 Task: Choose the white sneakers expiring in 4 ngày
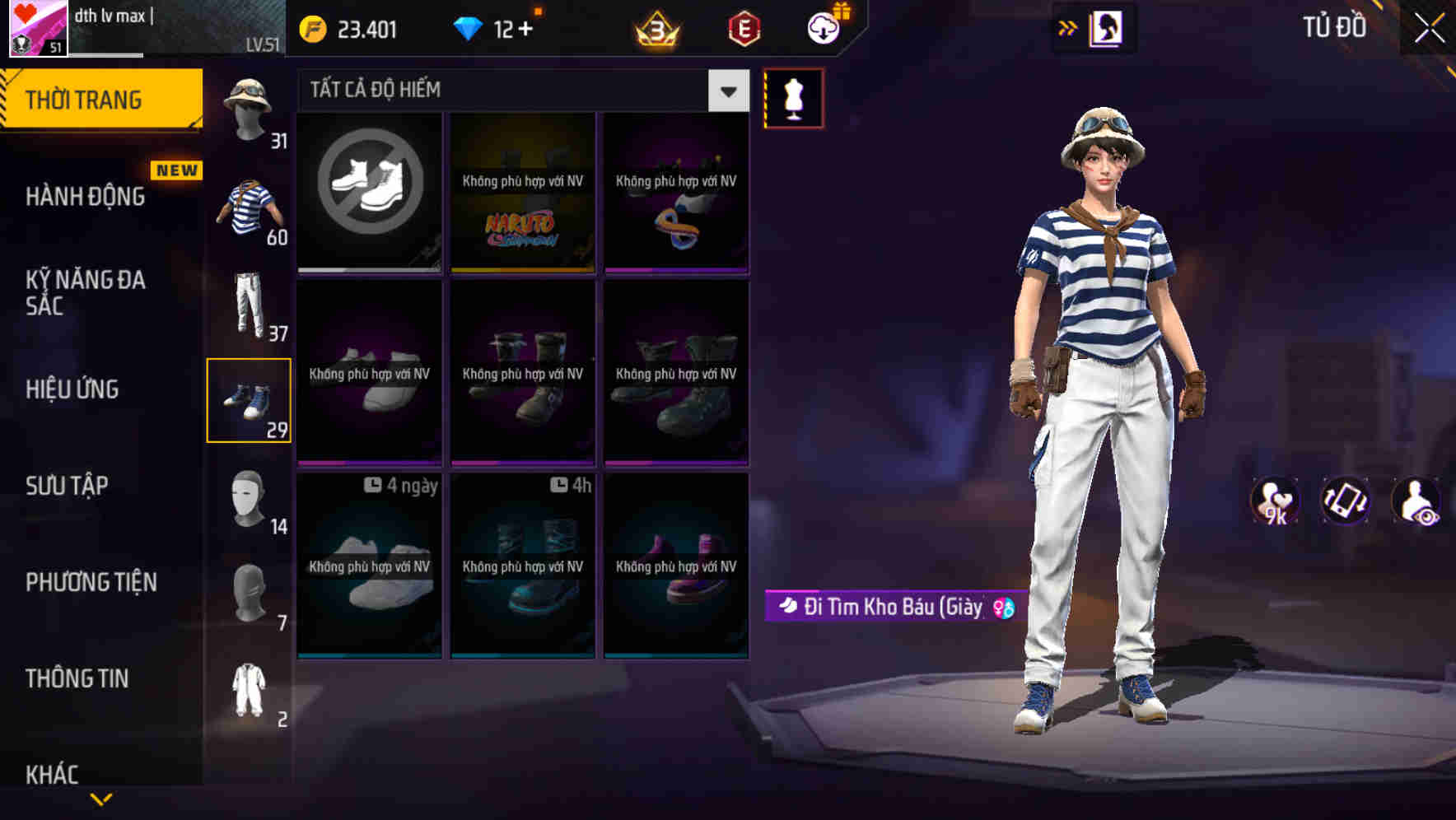coord(370,566)
